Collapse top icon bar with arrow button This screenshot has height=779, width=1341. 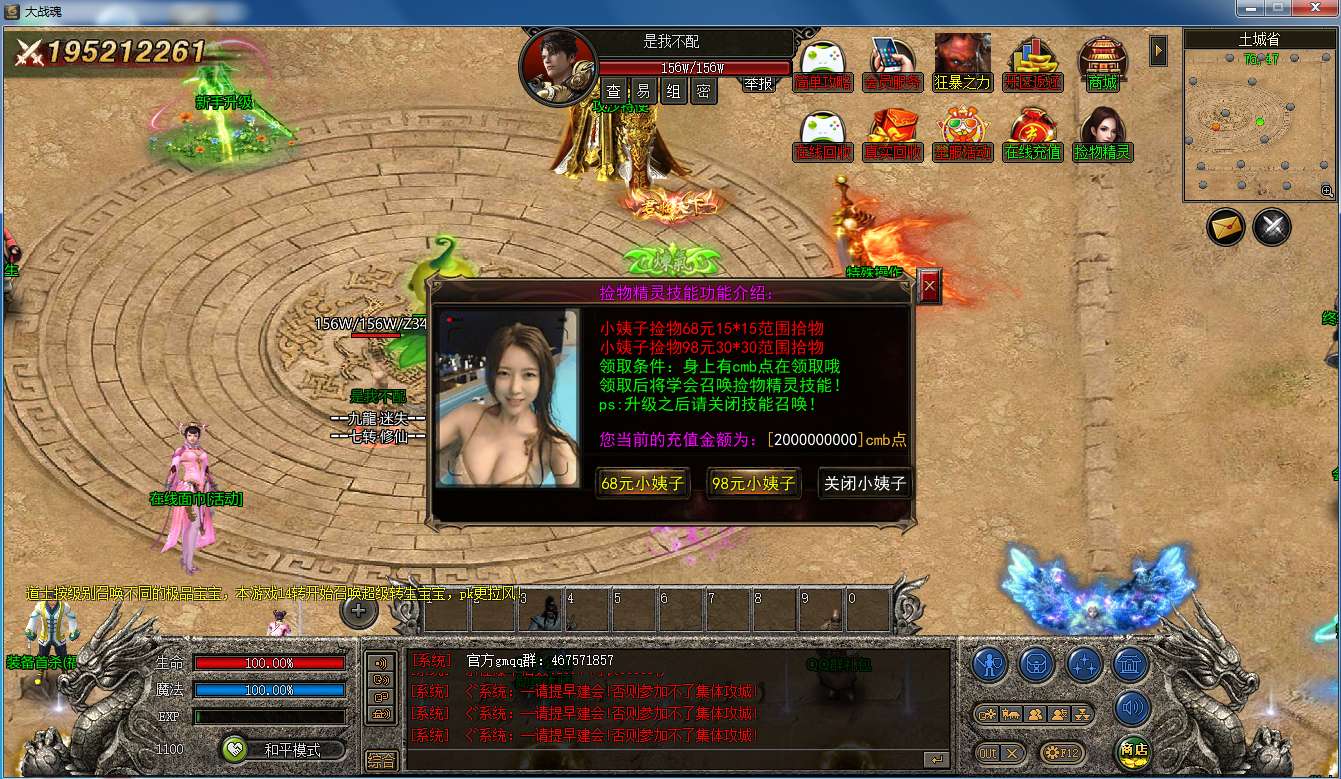point(1158,50)
